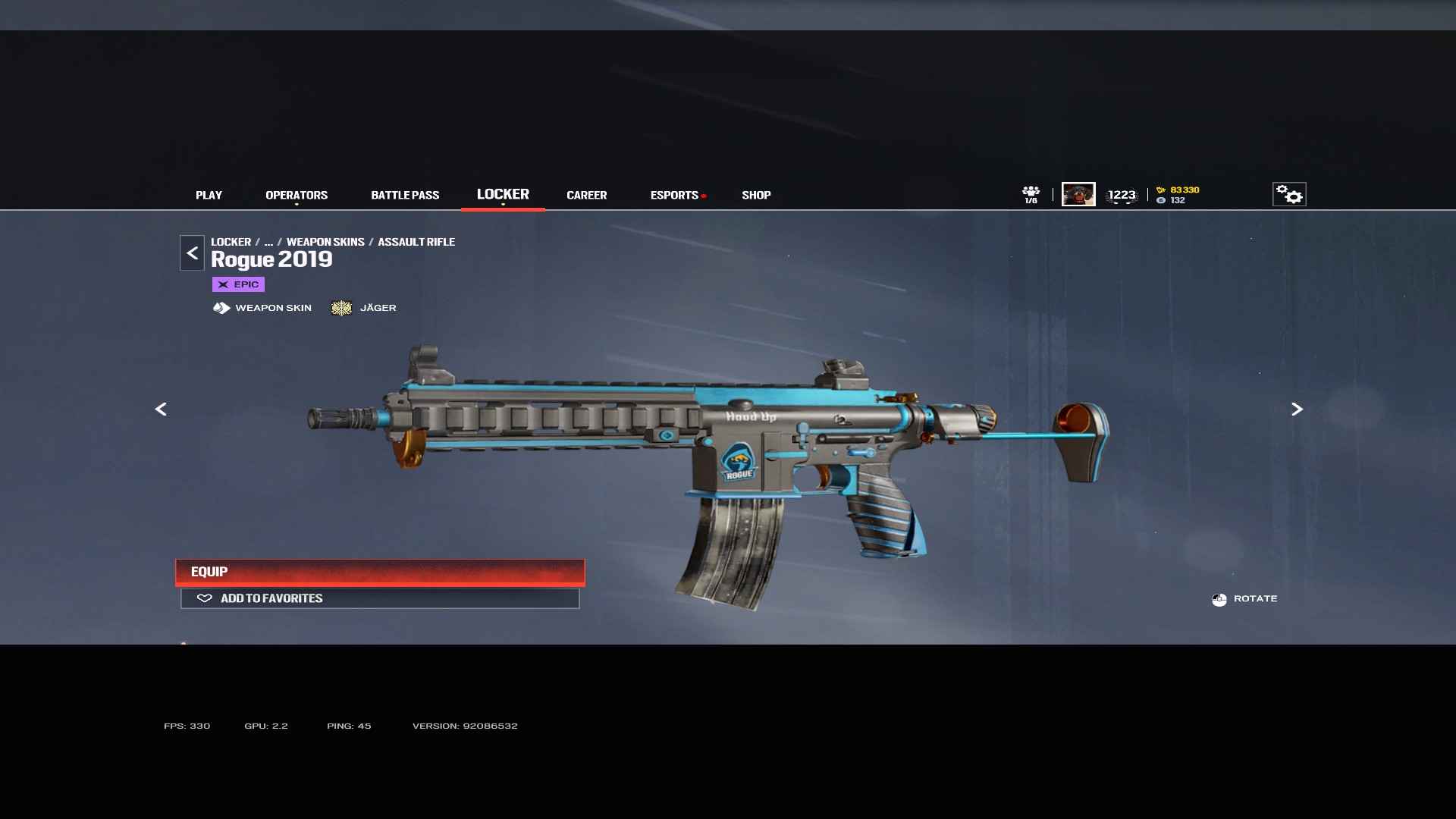Screen dimensions: 1456x819
Task: Click the player profile avatar
Action: point(1078,194)
